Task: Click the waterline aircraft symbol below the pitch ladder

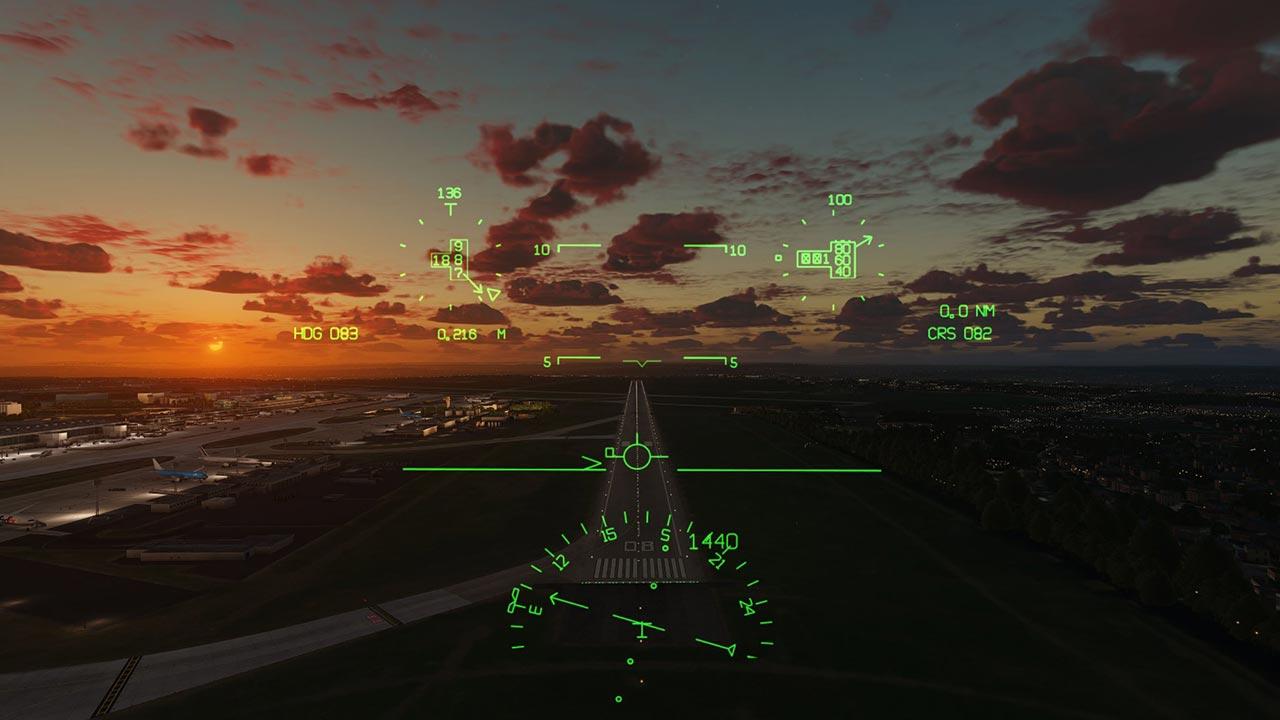Action: pyautogui.click(x=642, y=363)
